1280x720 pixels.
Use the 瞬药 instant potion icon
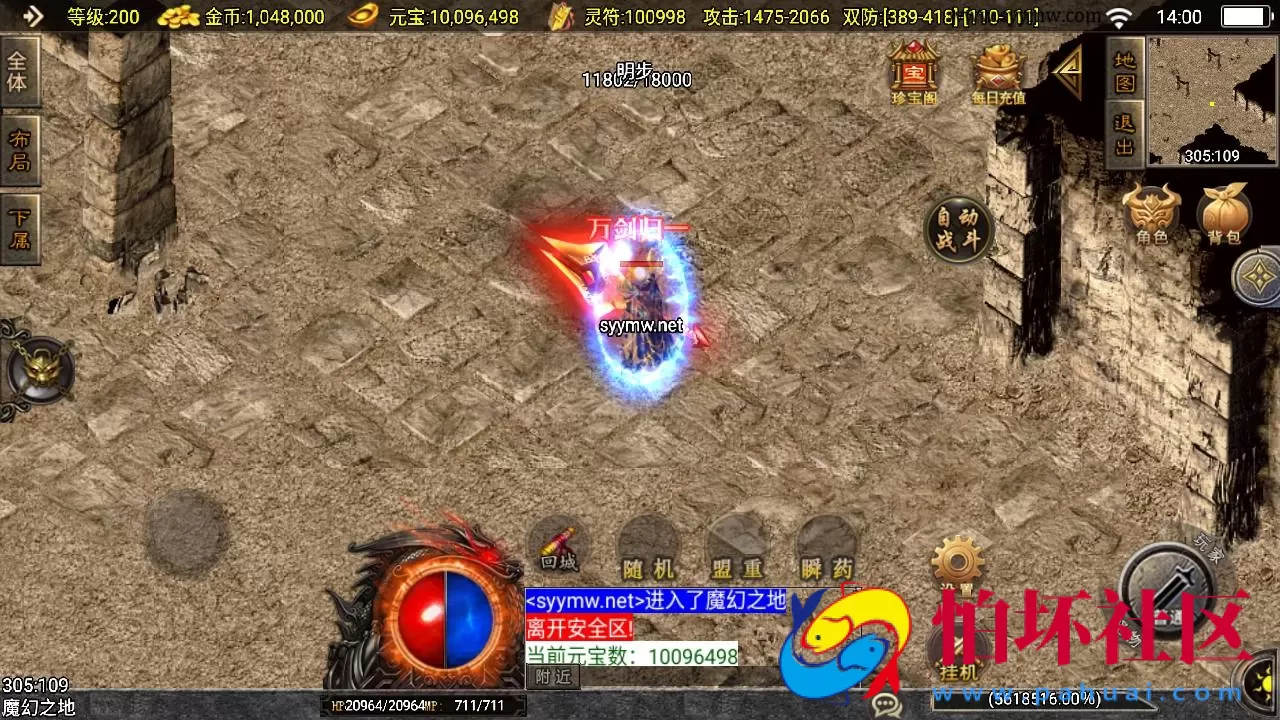pos(825,545)
